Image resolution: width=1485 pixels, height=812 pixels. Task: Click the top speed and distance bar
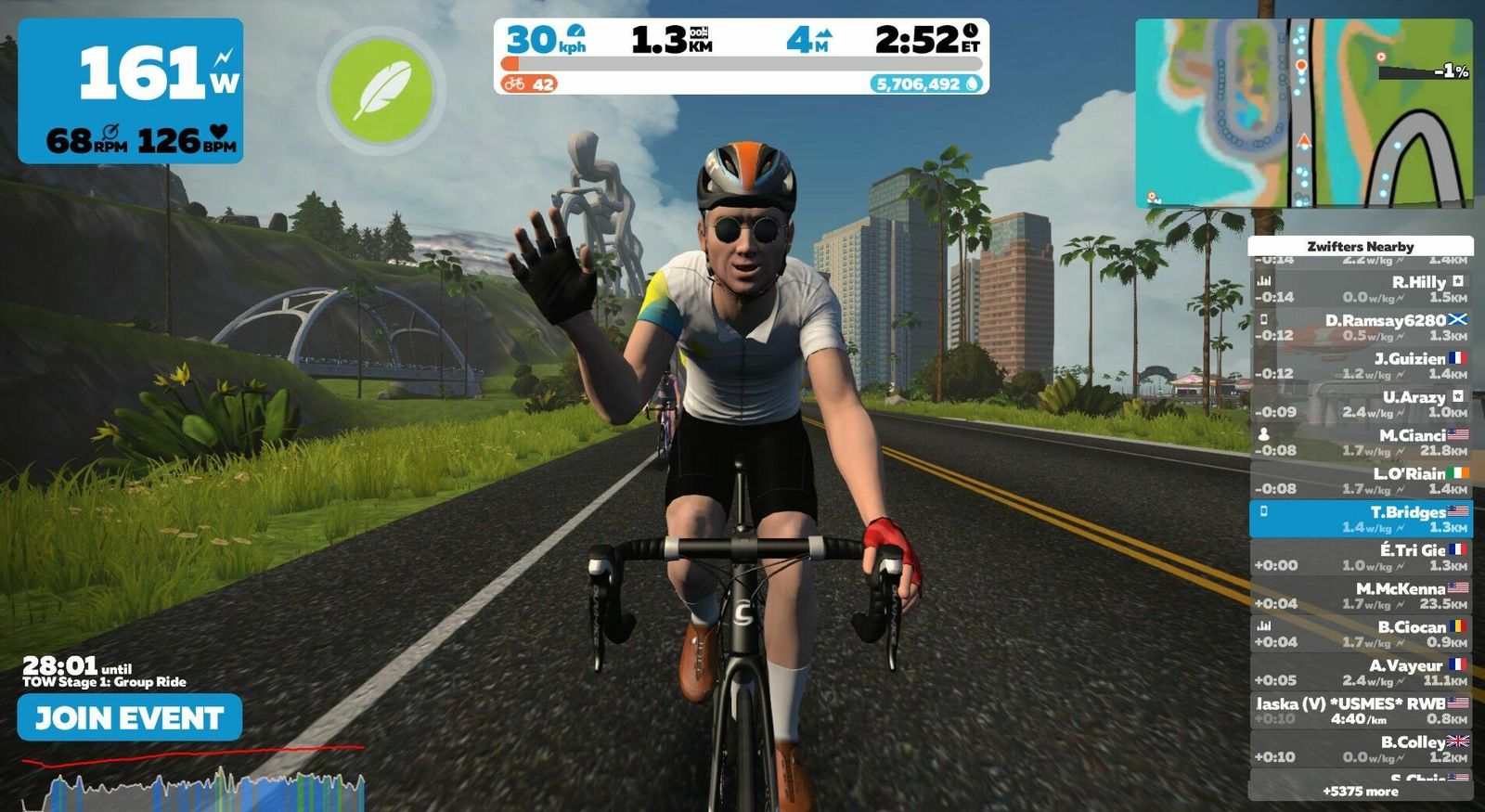tap(741, 56)
